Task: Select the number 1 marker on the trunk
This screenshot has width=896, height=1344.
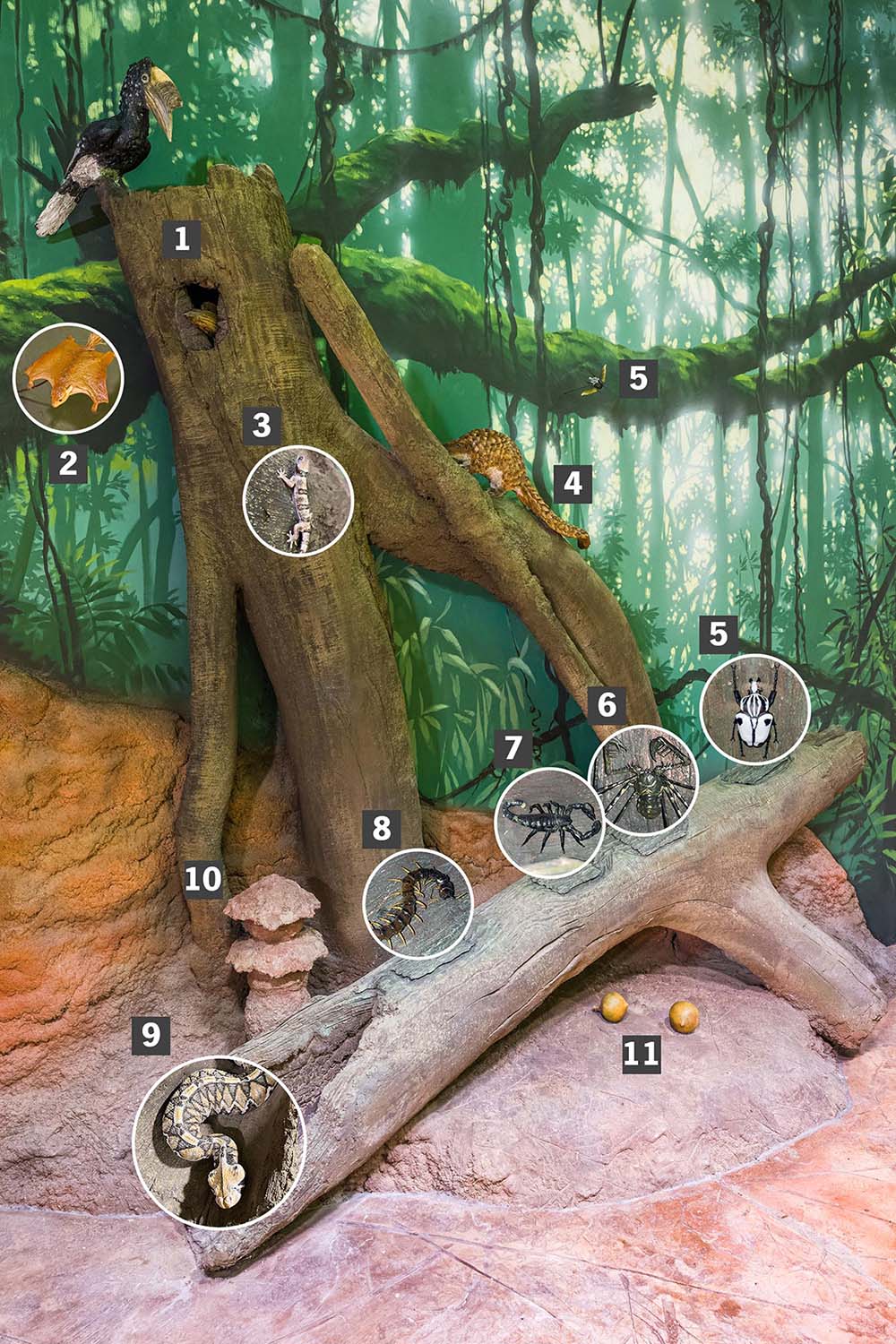Action: [183, 239]
